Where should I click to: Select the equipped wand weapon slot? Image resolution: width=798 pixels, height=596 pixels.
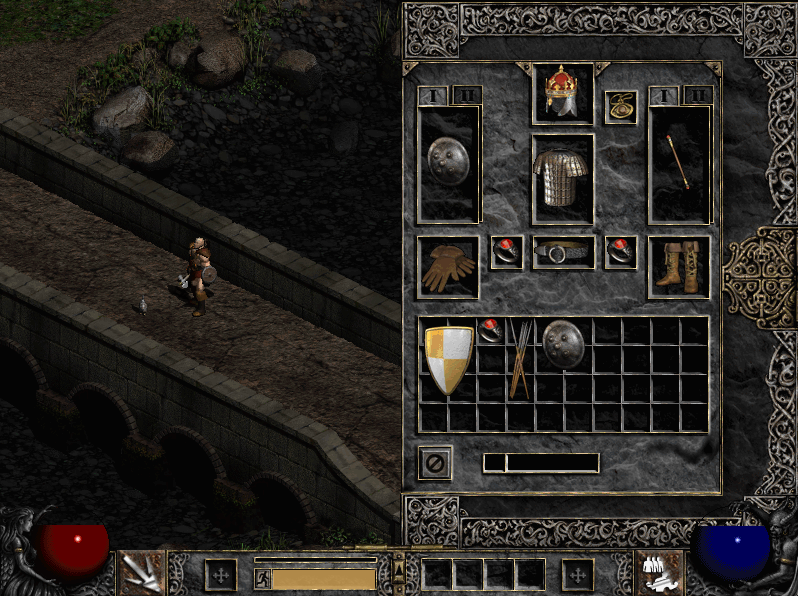[679, 163]
